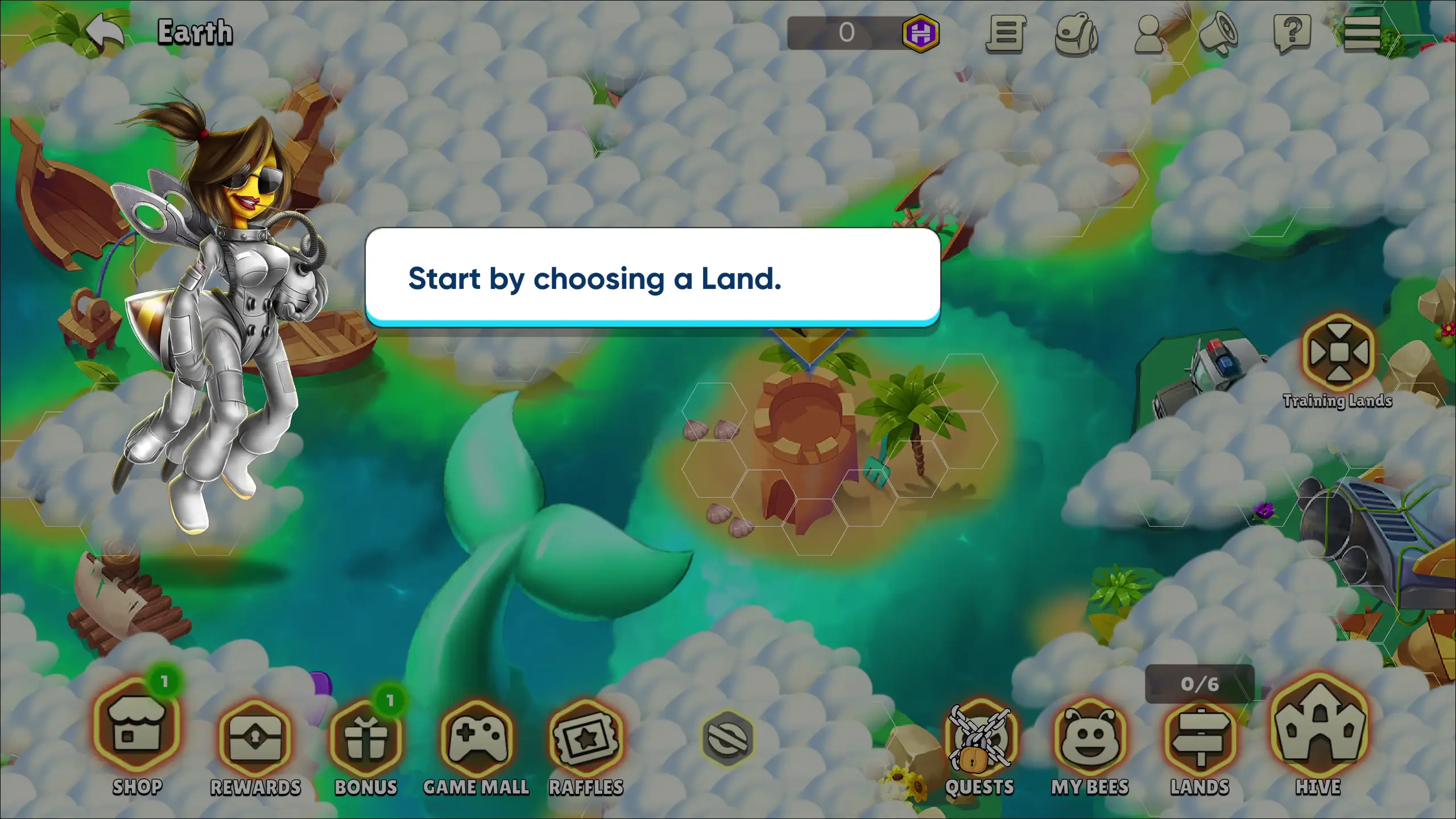This screenshot has height=819, width=1456.
Task: View your player profile
Action: (1148, 35)
